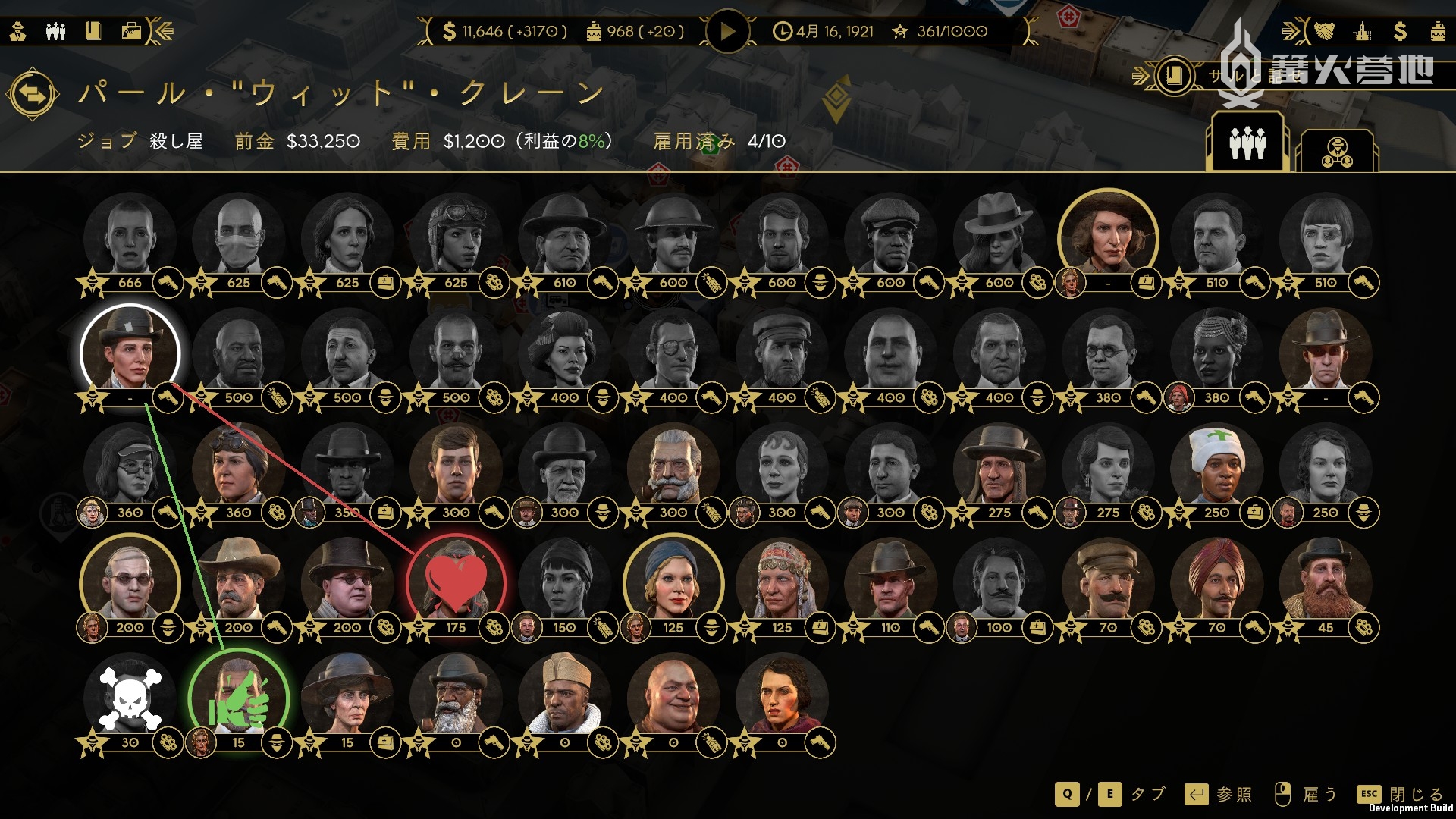Select the gangster portrait with 666 notoriety
Image resolution: width=1456 pixels, height=819 pixels.
[x=130, y=236]
